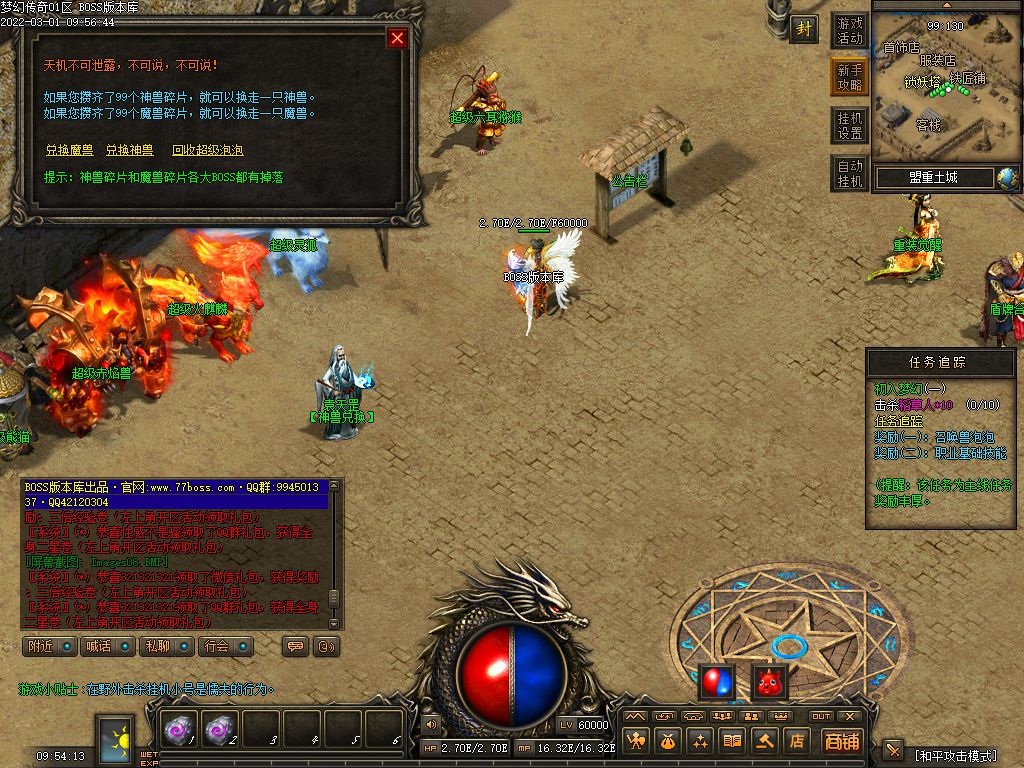This screenshot has height=768, width=1024.
Task: Click the 封 seal icon button
Action: click(x=804, y=29)
